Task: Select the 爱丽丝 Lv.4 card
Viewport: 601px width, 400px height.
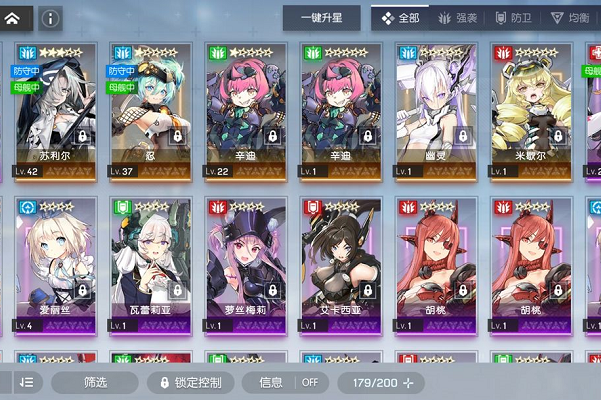Action: click(x=53, y=265)
